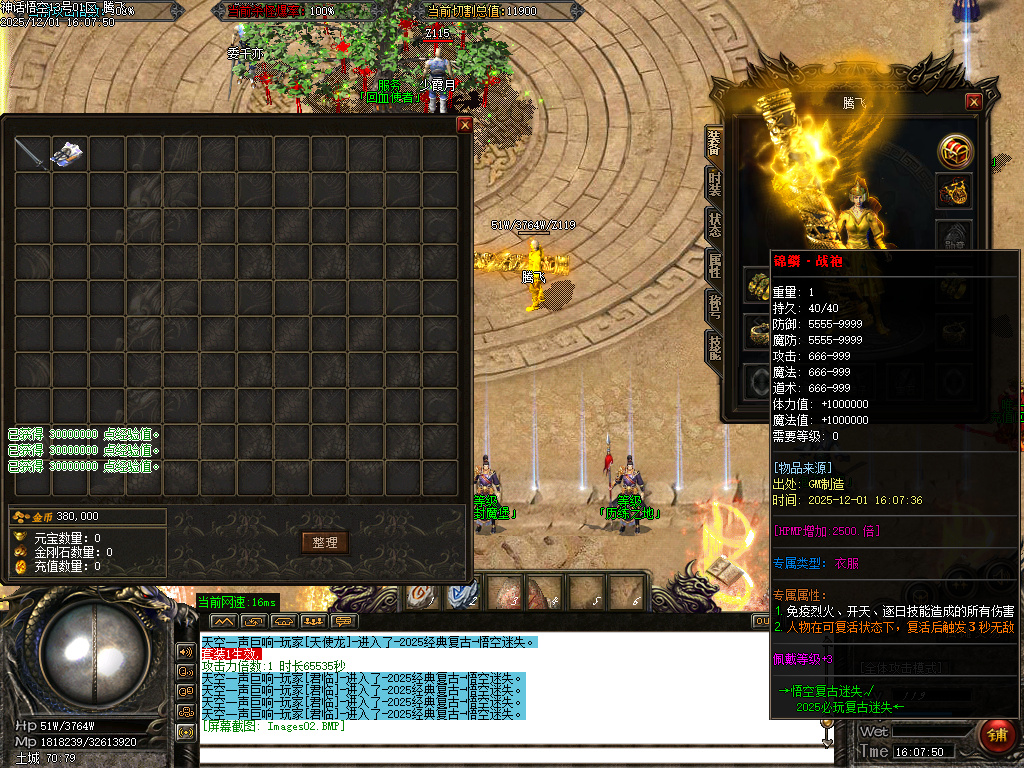View the 技能 skills tab
Viewport: 1024px width, 768px height.
pyautogui.click(x=714, y=345)
